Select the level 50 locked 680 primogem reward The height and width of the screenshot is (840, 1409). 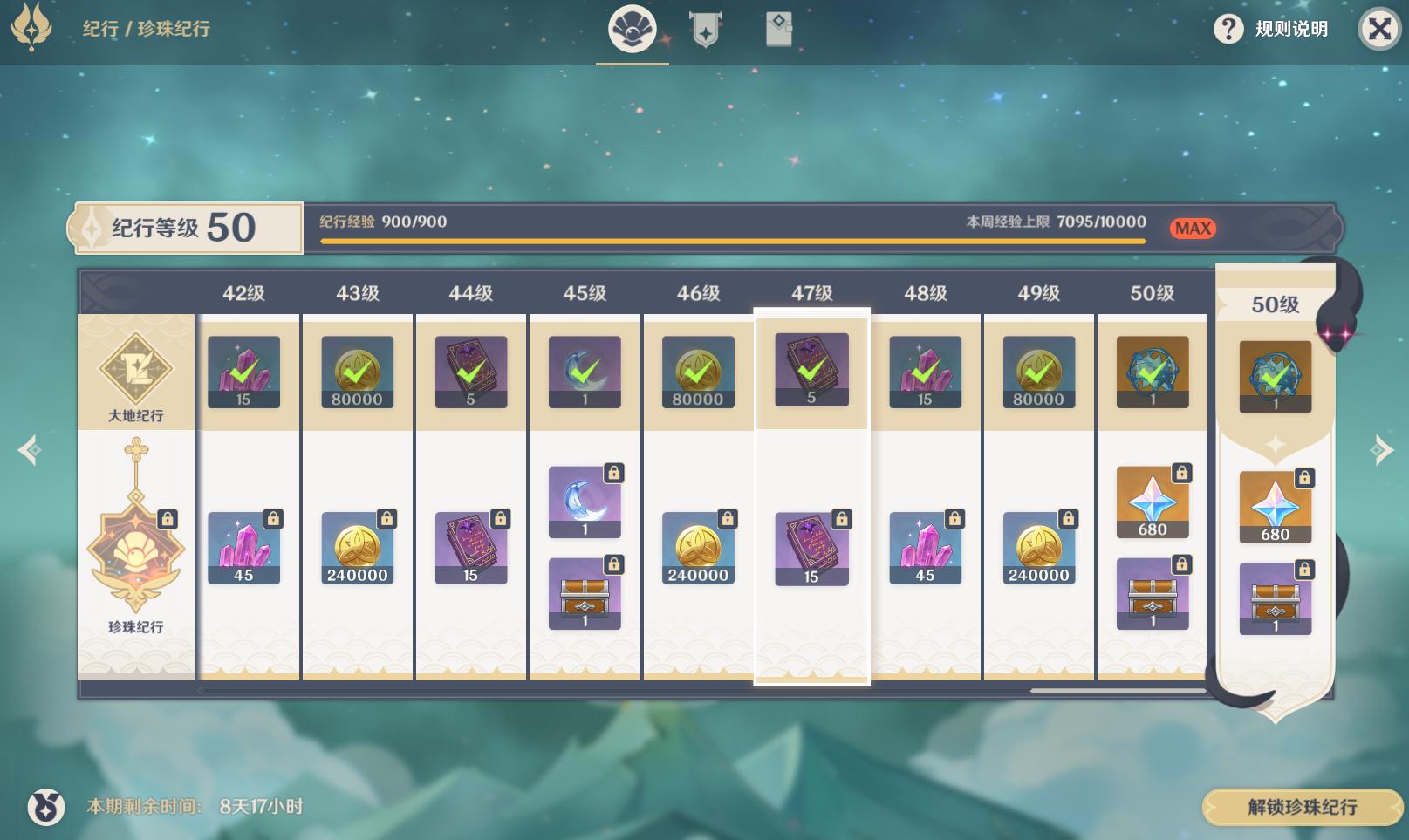coord(1152,502)
